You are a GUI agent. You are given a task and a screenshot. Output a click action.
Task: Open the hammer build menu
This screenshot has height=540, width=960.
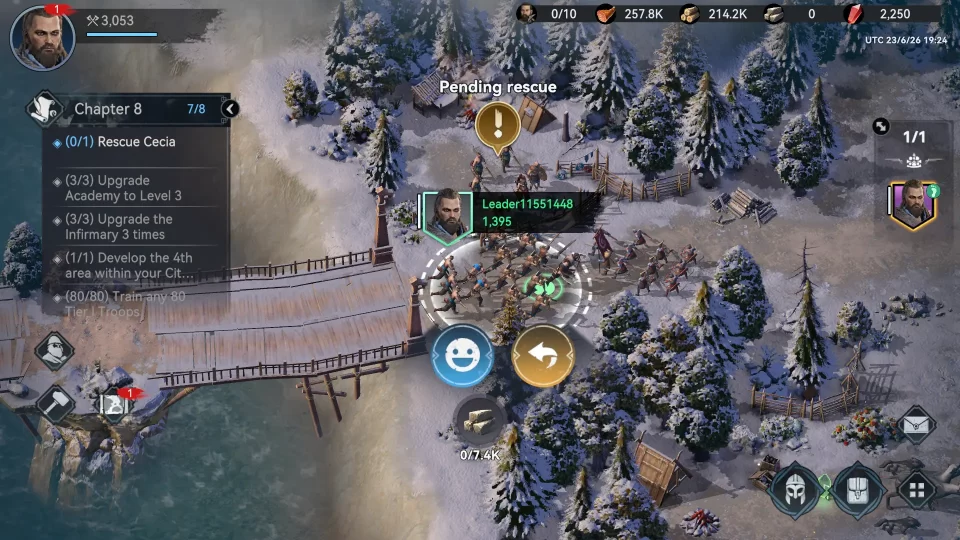click(55, 403)
